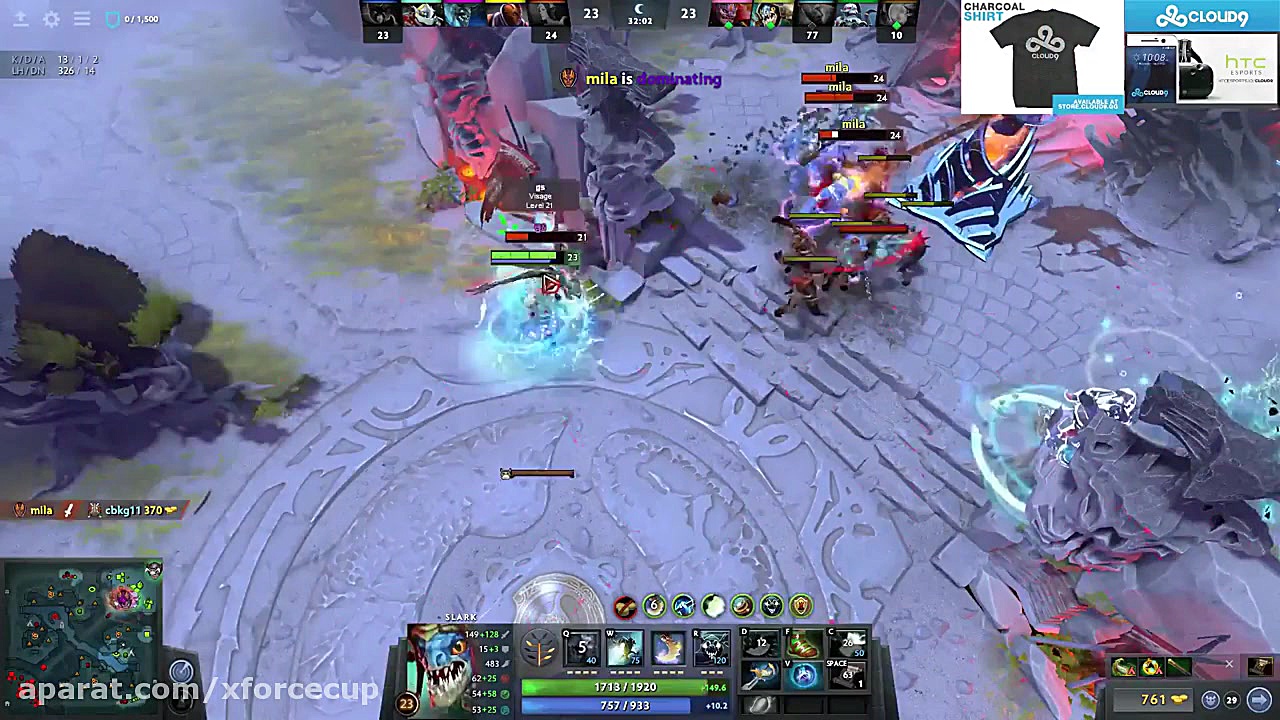This screenshot has width=1280, height=720.
Task: Open the settings gear menu
Action: 52,18
